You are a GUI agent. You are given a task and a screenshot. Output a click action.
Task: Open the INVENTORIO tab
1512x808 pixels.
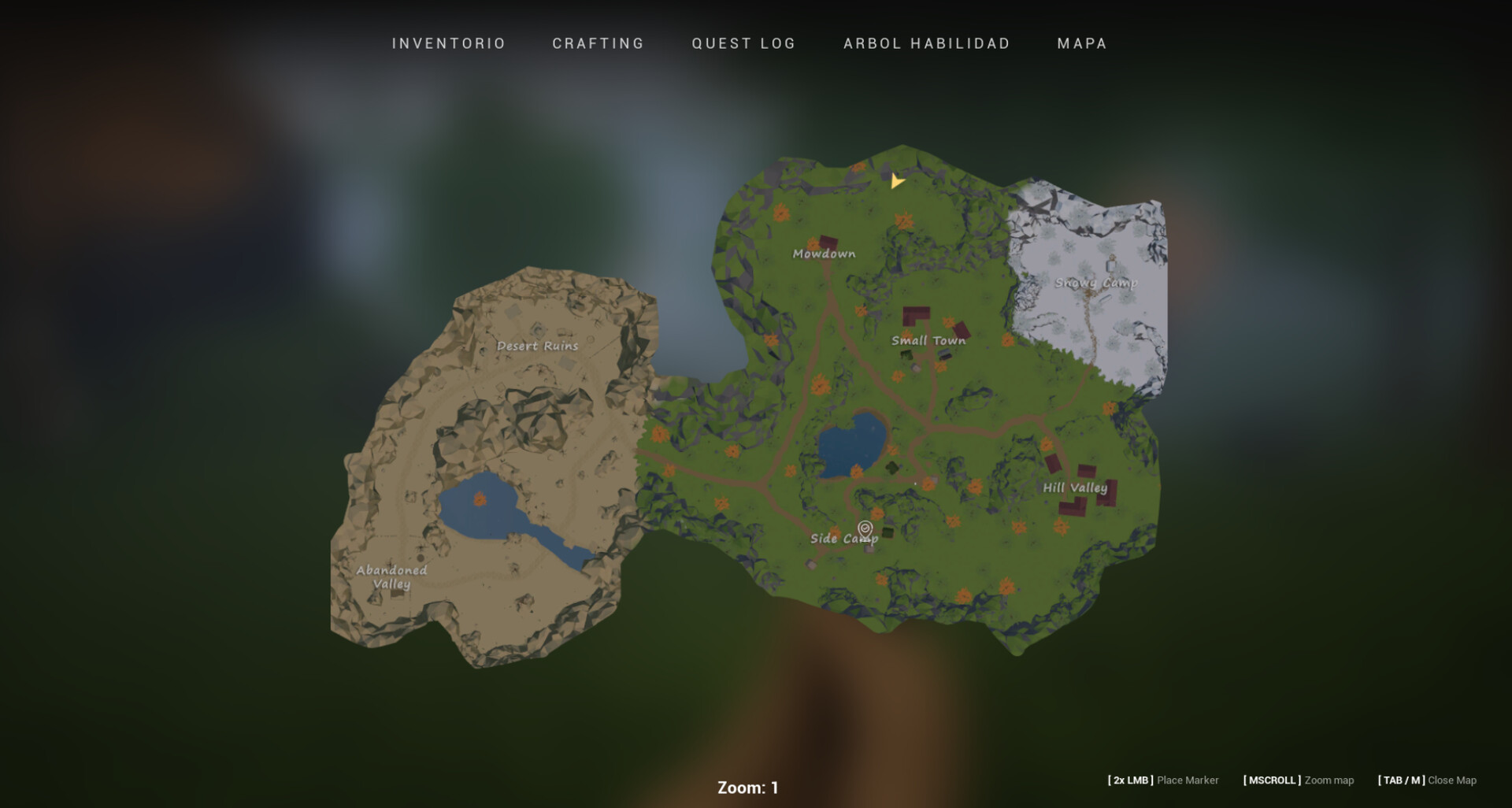pos(447,43)
